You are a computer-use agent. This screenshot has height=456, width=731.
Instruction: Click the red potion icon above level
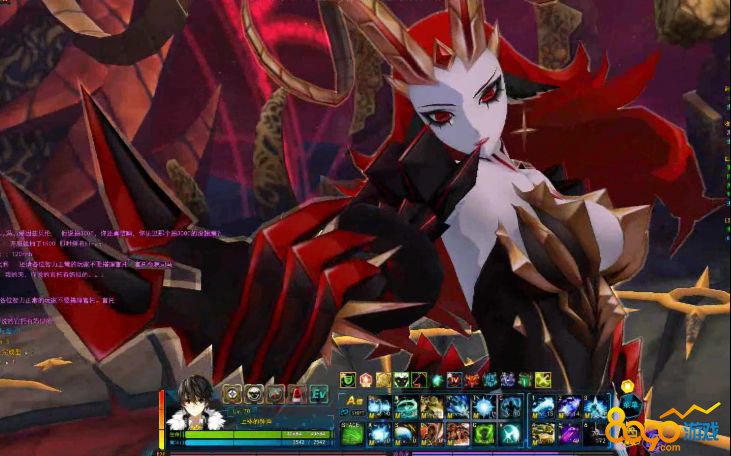[x=298, y=394]
